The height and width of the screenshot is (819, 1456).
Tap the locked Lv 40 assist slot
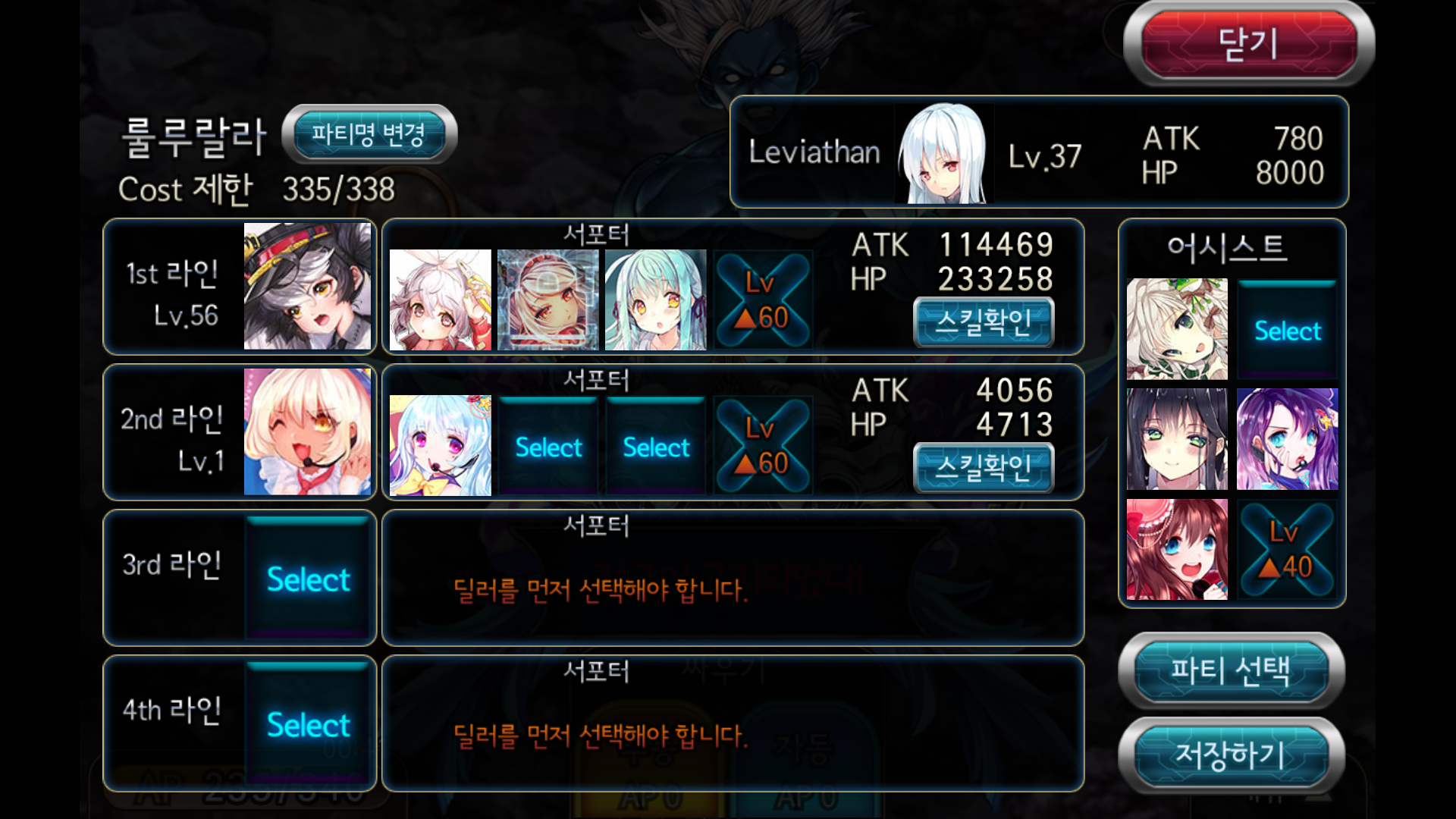pyautogui.click(x=1287, y=550)
